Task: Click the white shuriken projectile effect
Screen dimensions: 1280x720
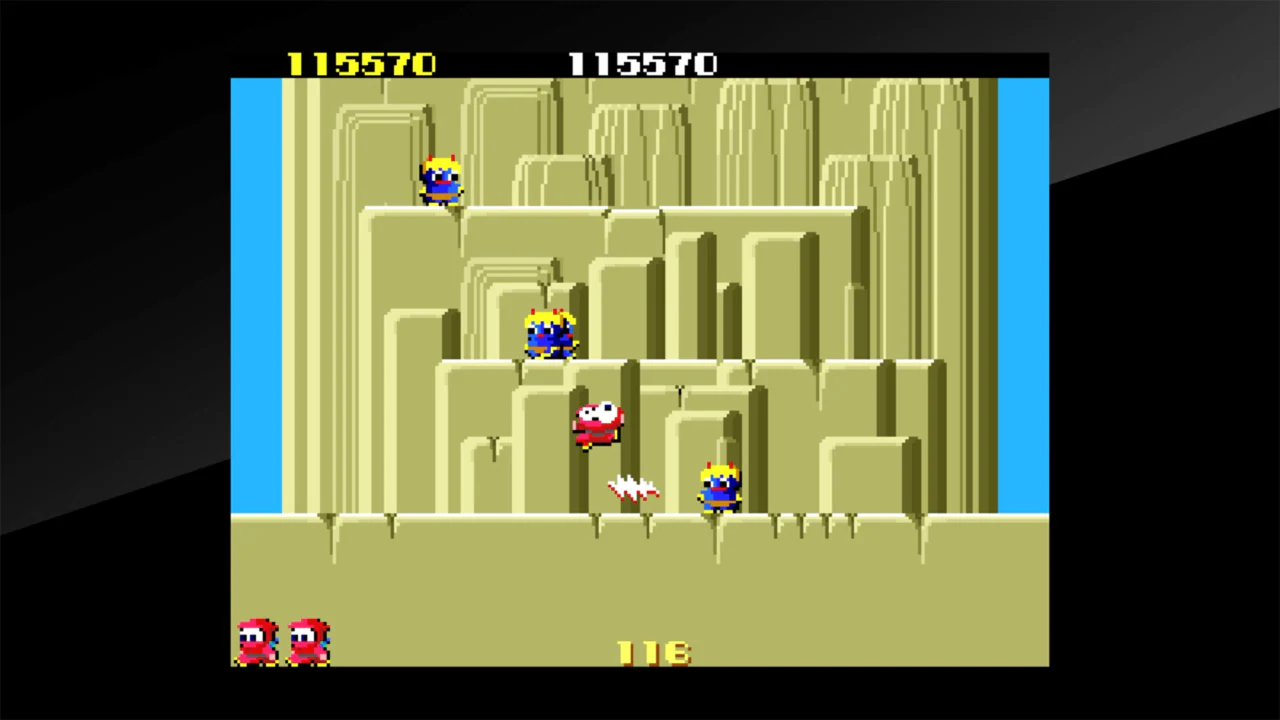Action: [630, 487]
